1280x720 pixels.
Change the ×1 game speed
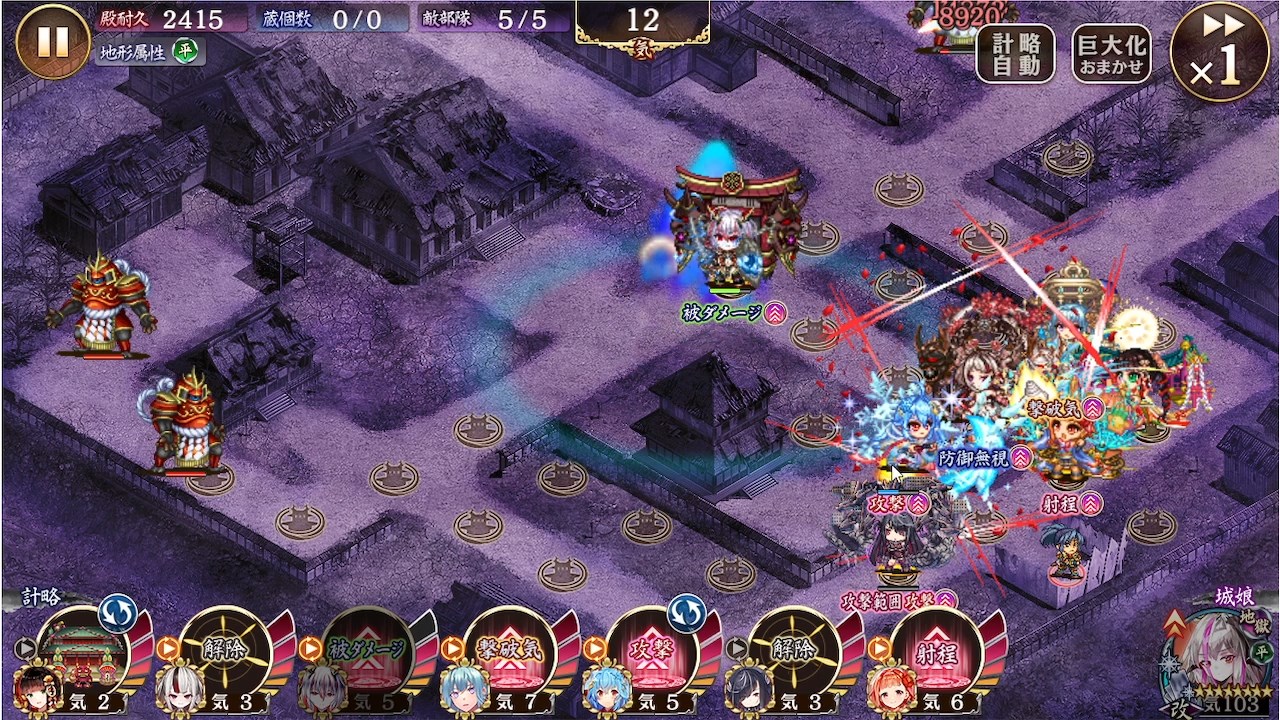click(x=1218, y=52)
